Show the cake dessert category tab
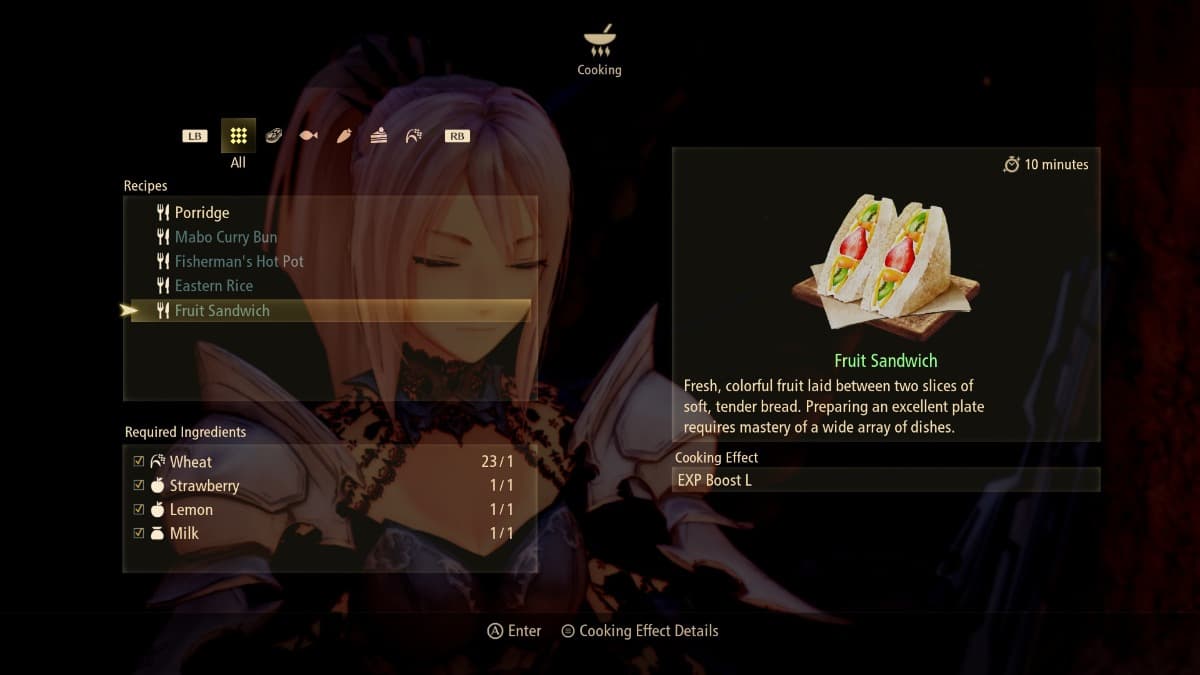This screenshot has width=1200, height=675. [378, 136]
